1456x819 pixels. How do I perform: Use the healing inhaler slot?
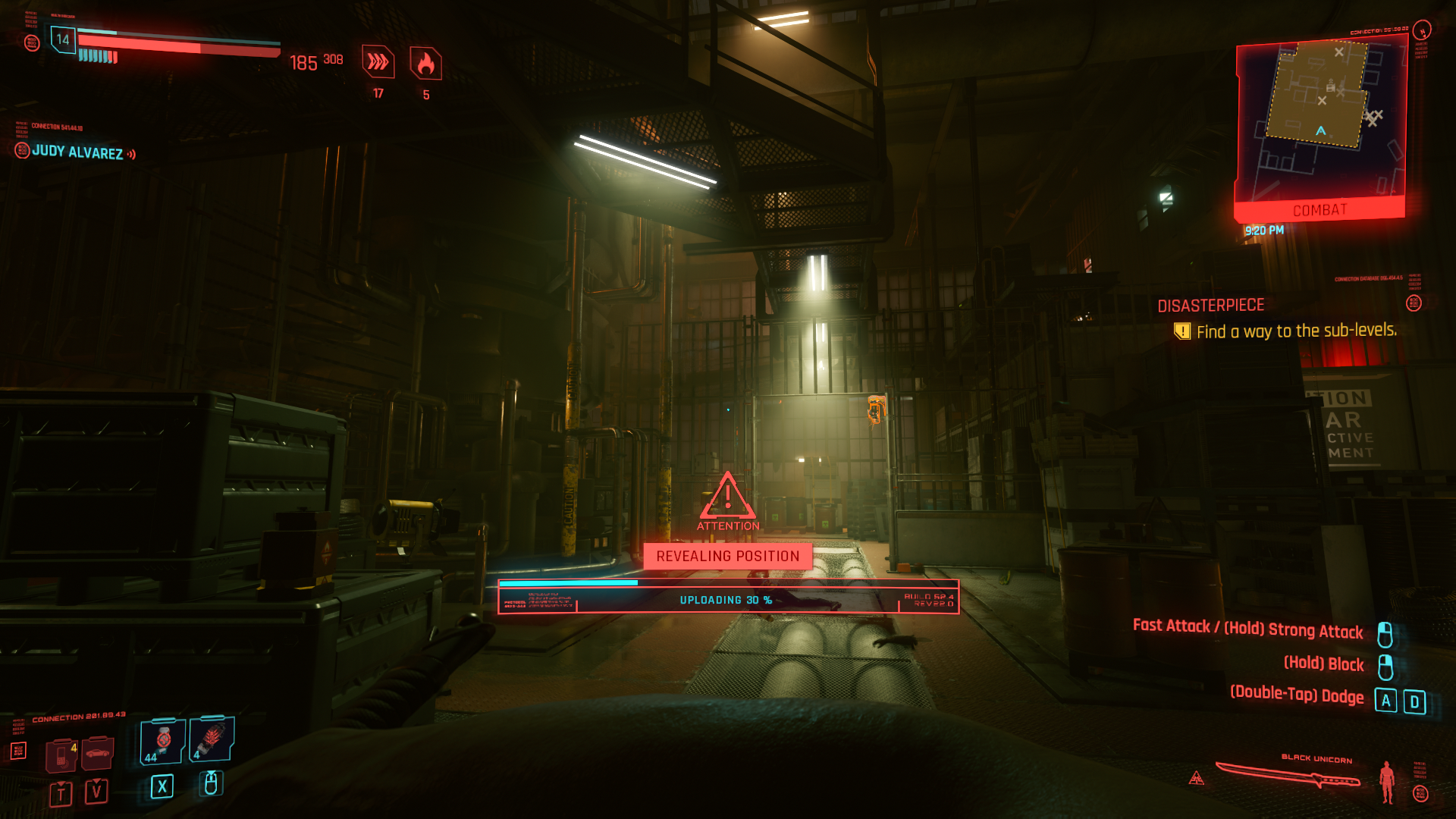[162, 741]
